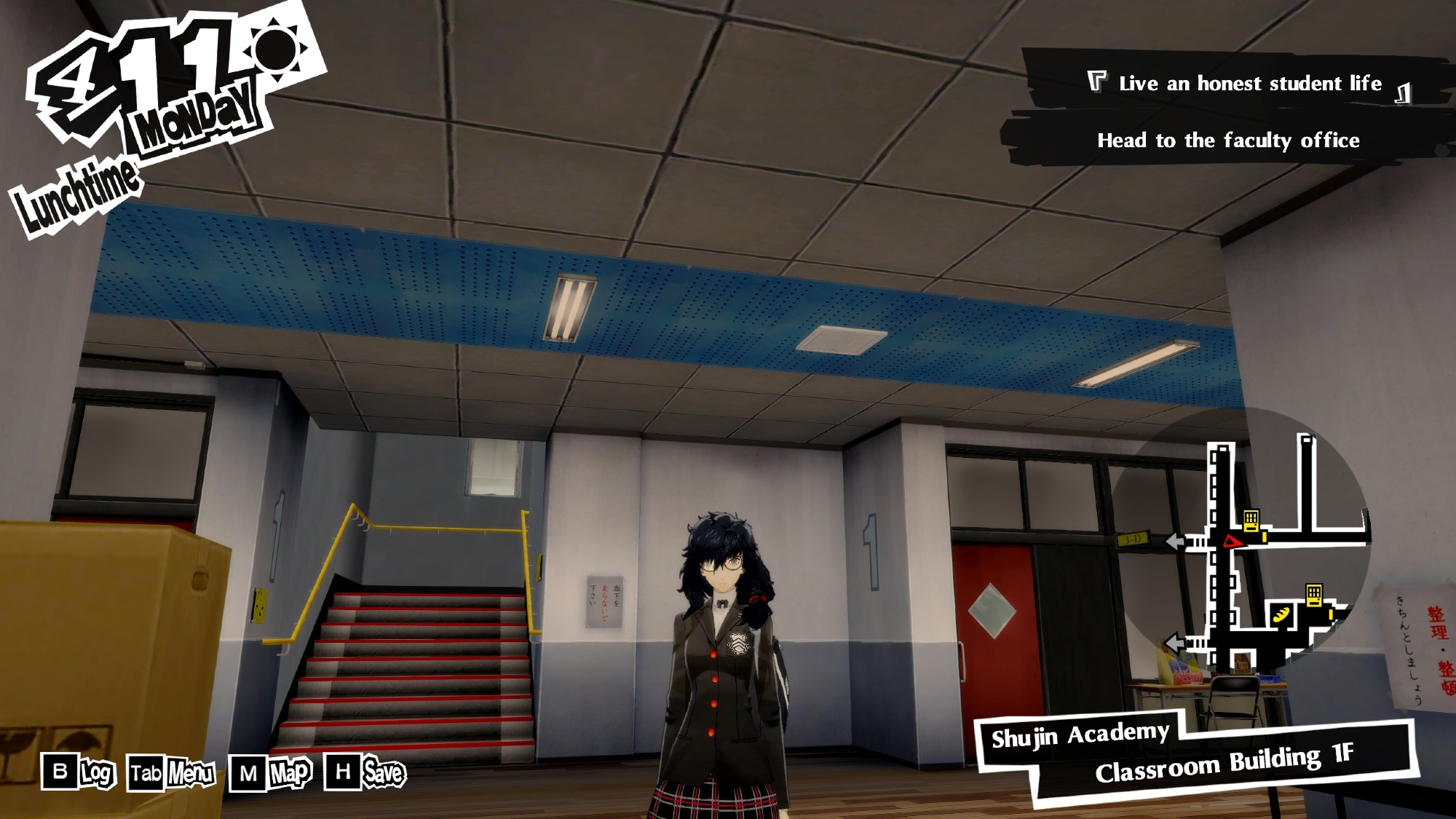This screenshot has height=819, width=1456.
Task: Click the circular minimap
Action: pos(1241,539)
